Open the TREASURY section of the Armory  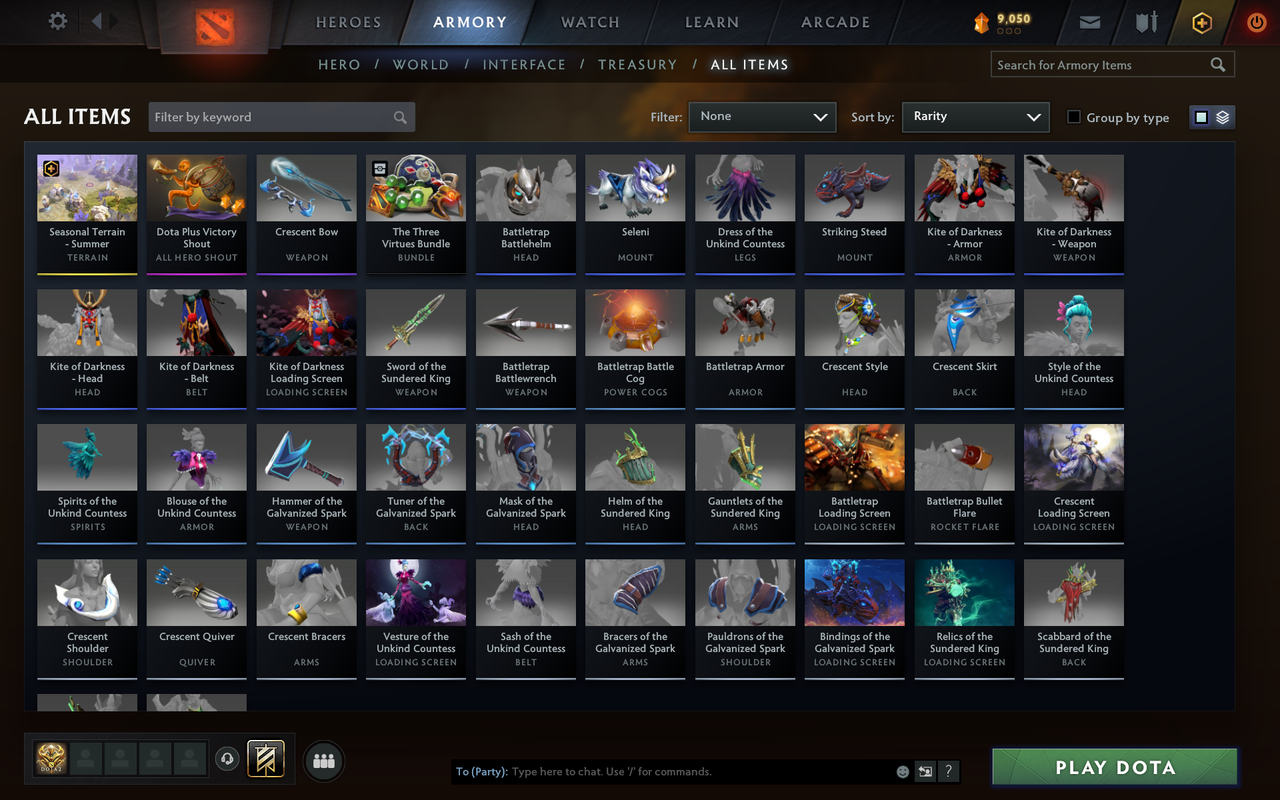click(x=637, y=64)
